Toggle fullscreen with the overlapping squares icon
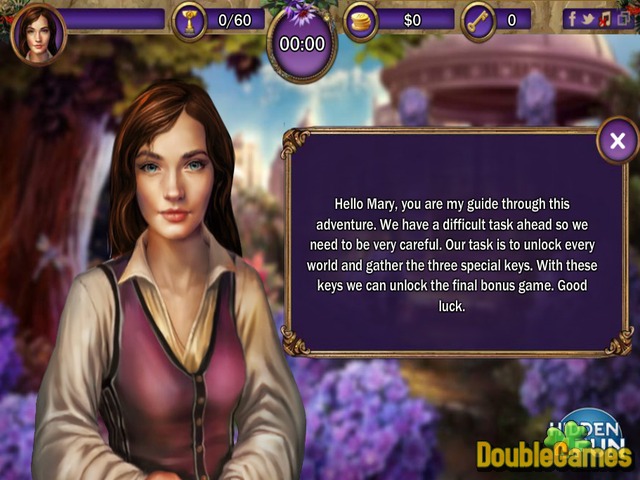640x480 pixels. click(x=621, y=18)
